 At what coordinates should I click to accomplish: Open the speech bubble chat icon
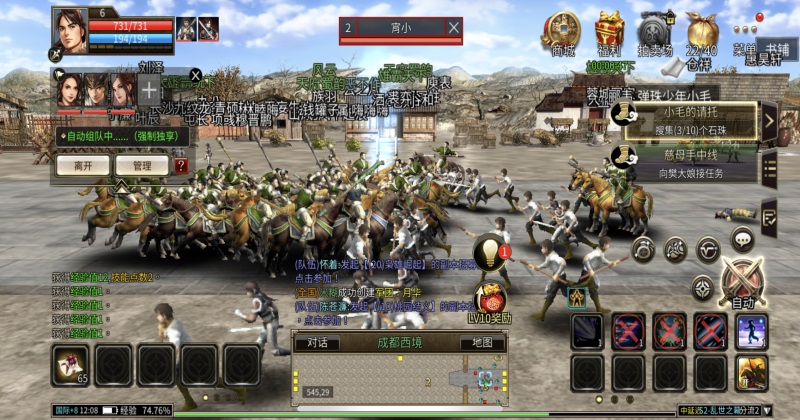[x=742, y=239]
